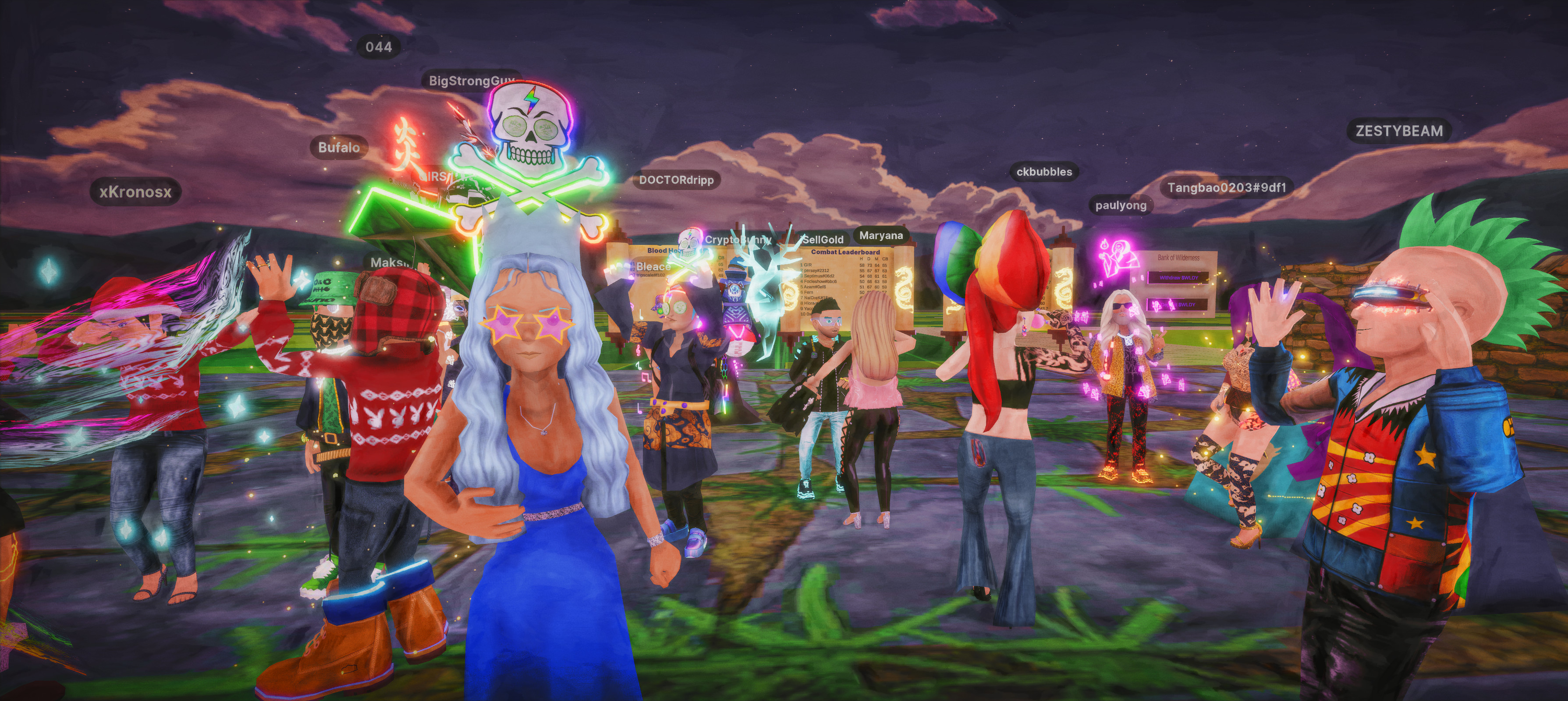Click the ZESTYBEAM player name tag
This screenshot has height=701, width=1568.
1399,131
